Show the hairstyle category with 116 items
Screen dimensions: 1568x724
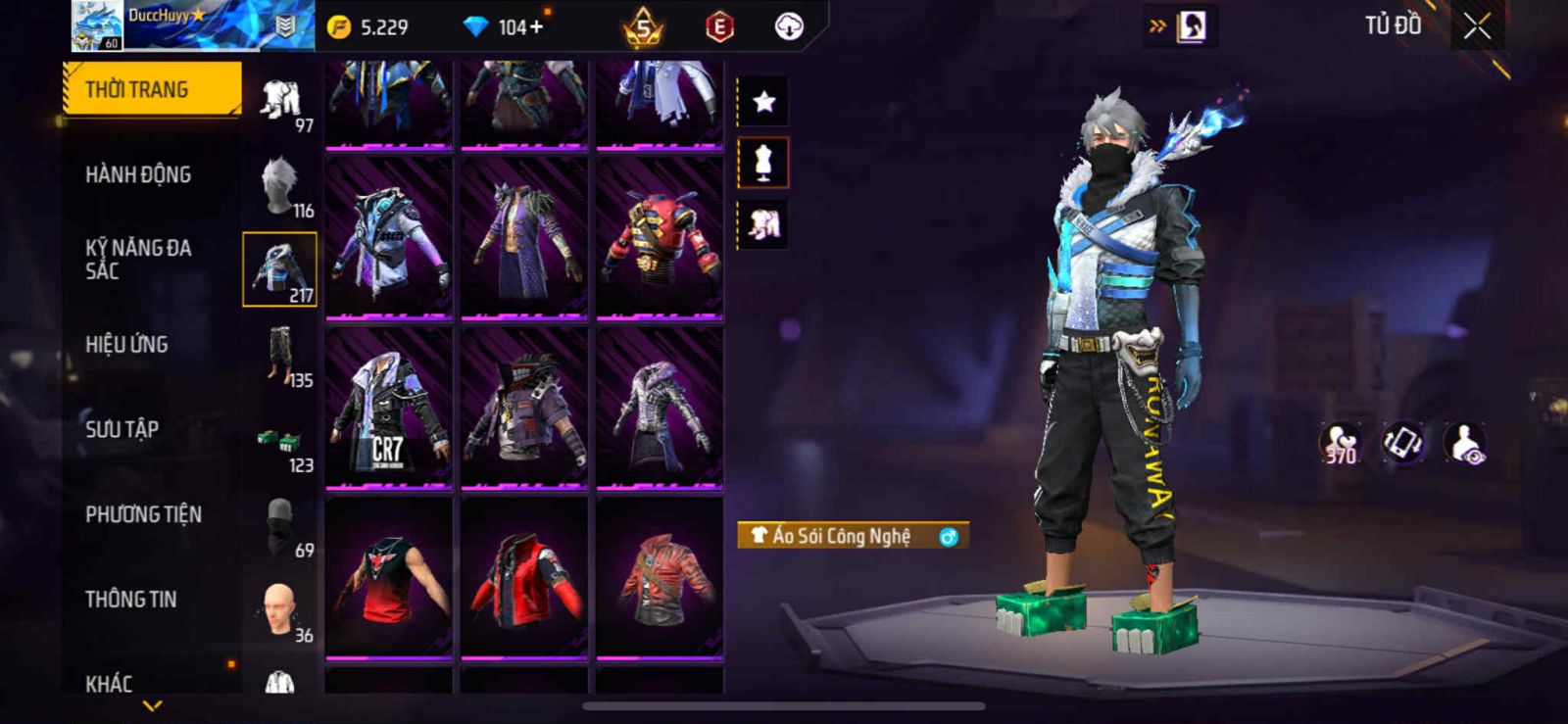pos(280,186)
